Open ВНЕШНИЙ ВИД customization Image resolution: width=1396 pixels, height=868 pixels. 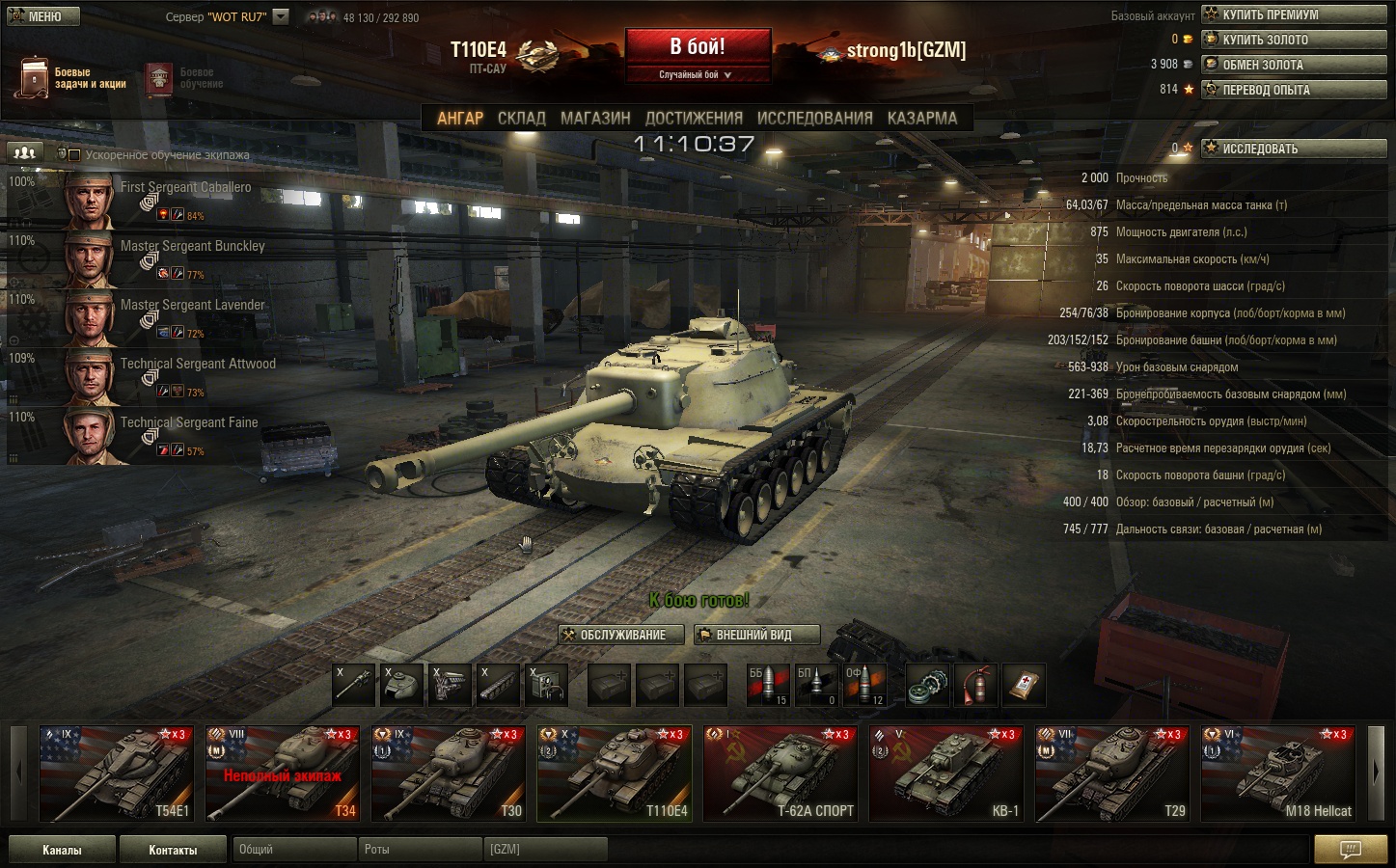757,635
